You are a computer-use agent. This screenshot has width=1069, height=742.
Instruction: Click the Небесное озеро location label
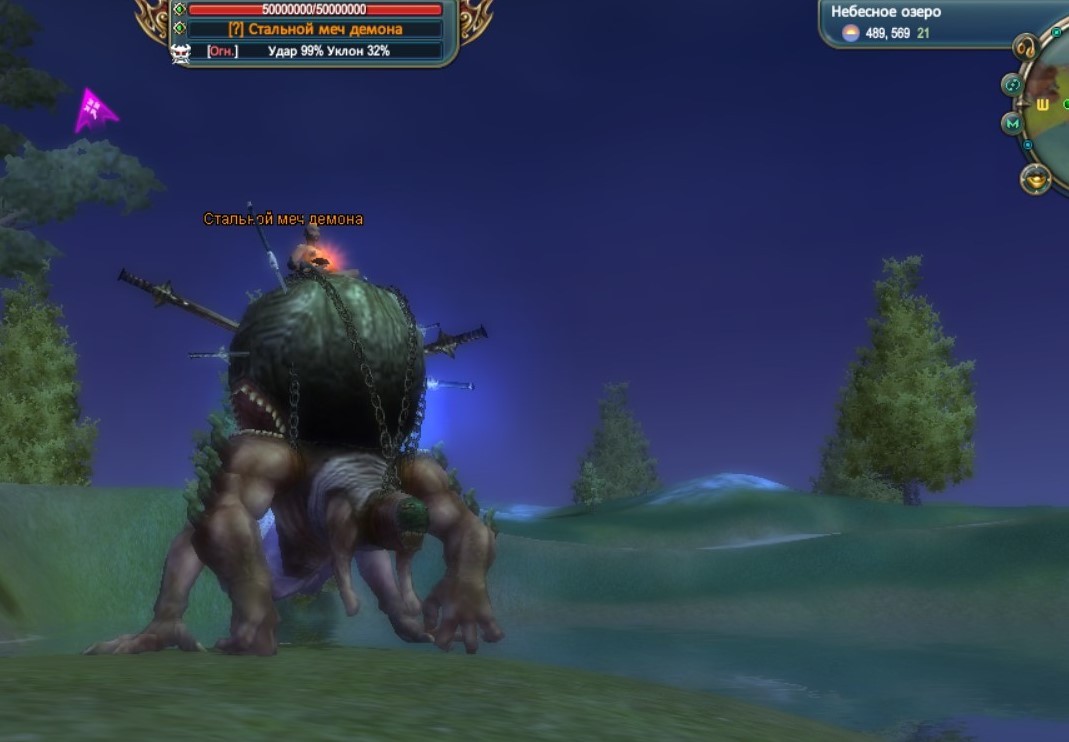886,12
